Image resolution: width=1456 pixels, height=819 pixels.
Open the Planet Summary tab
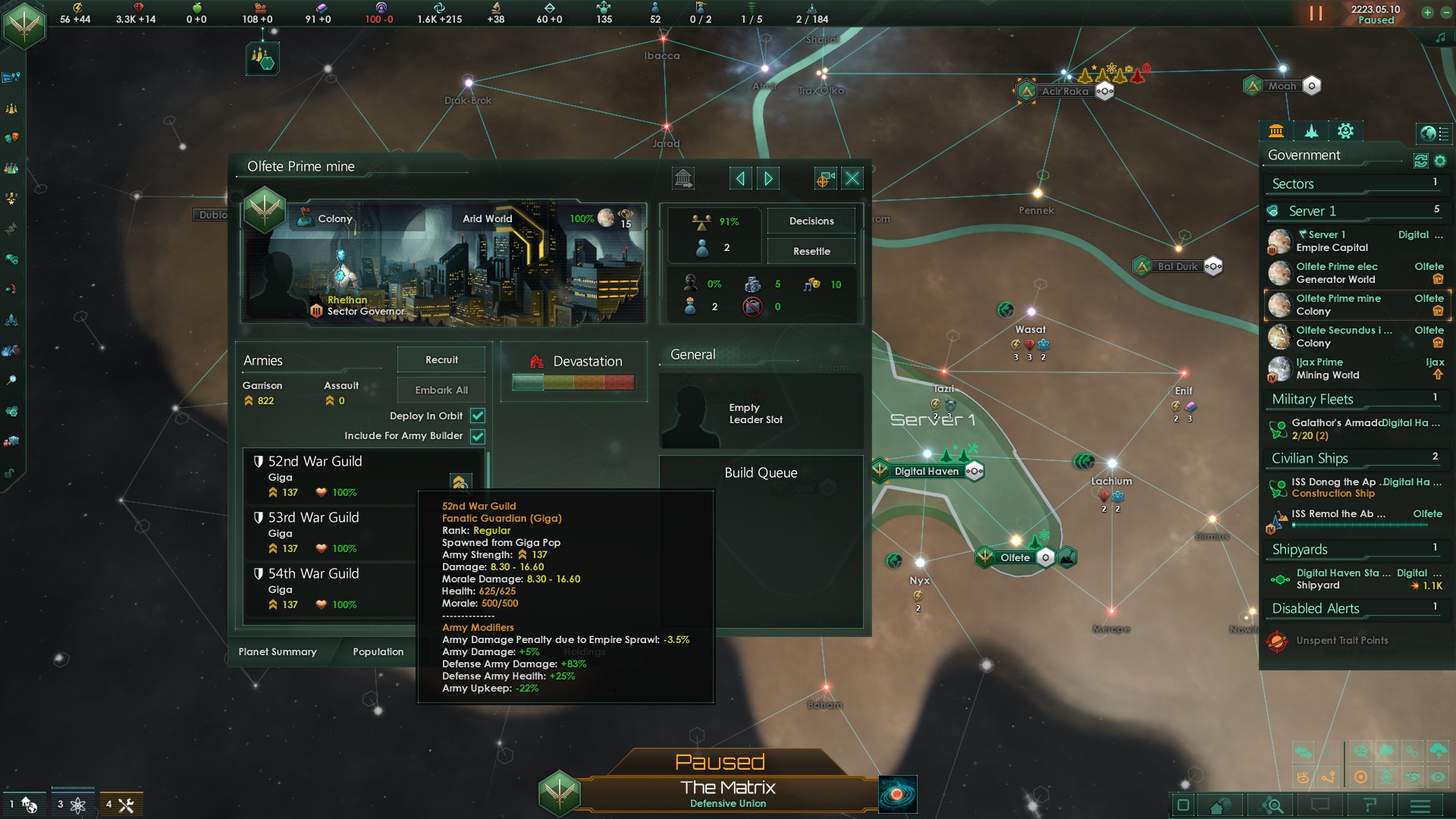(278, 652)
